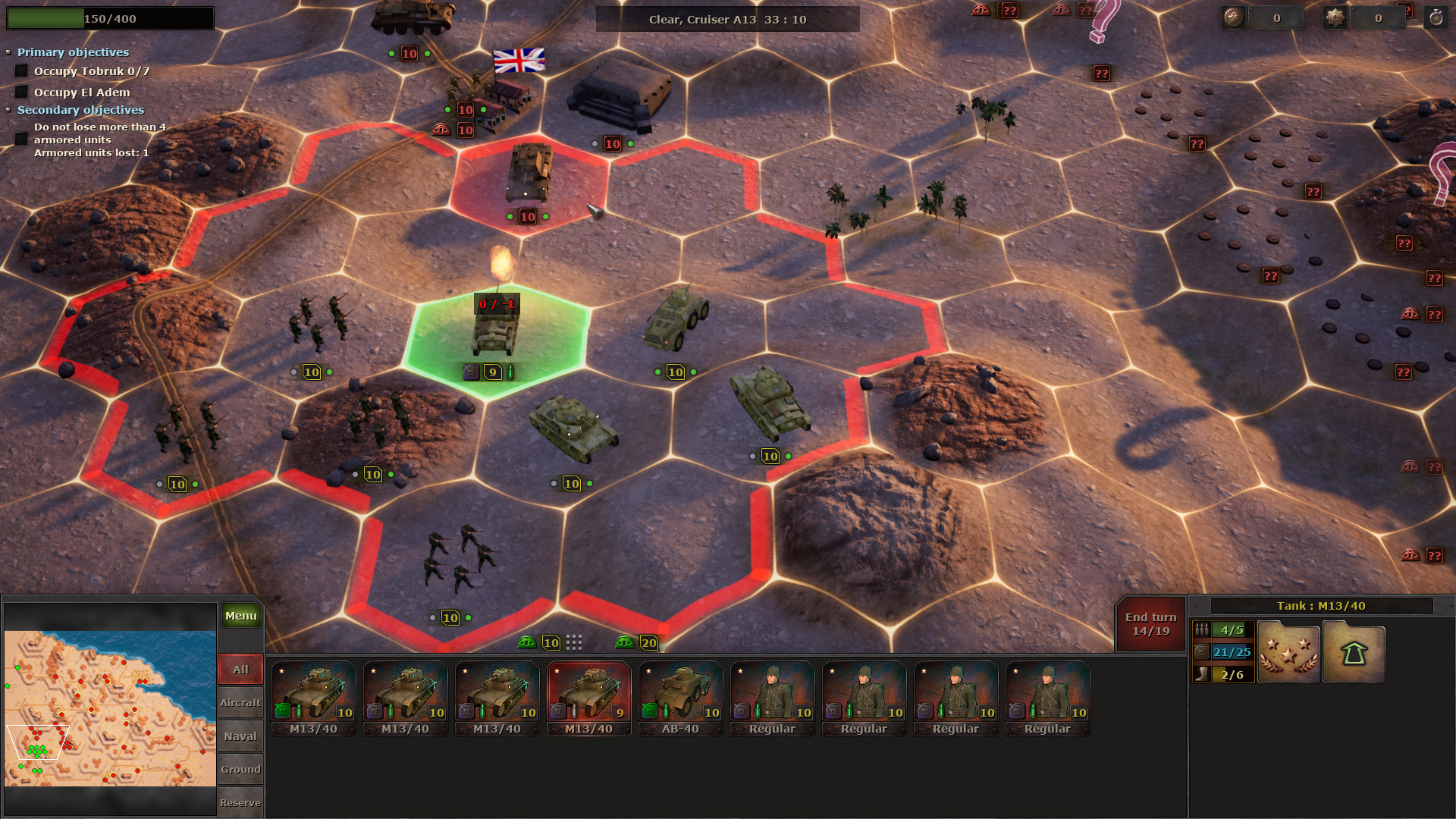The image size is (1456, 819).
Task: Switch to the Aircraft filter tab
Action: pos(240,703)
